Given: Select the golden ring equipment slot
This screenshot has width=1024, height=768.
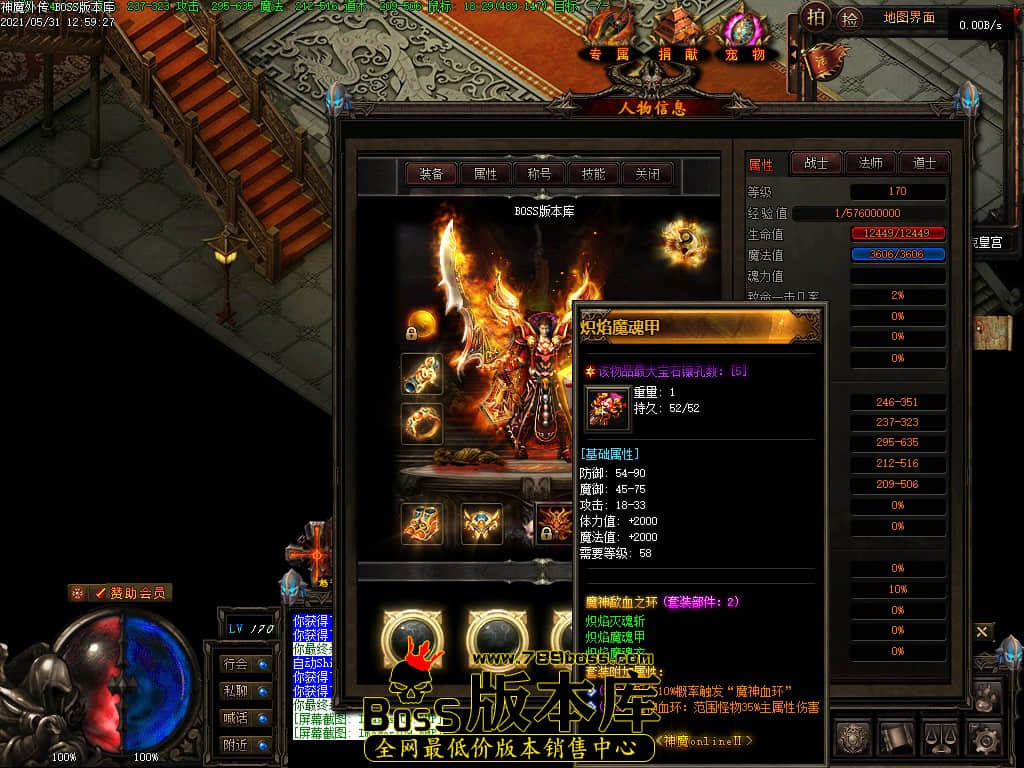Looking at the screenshot, I should pos(422,423).
